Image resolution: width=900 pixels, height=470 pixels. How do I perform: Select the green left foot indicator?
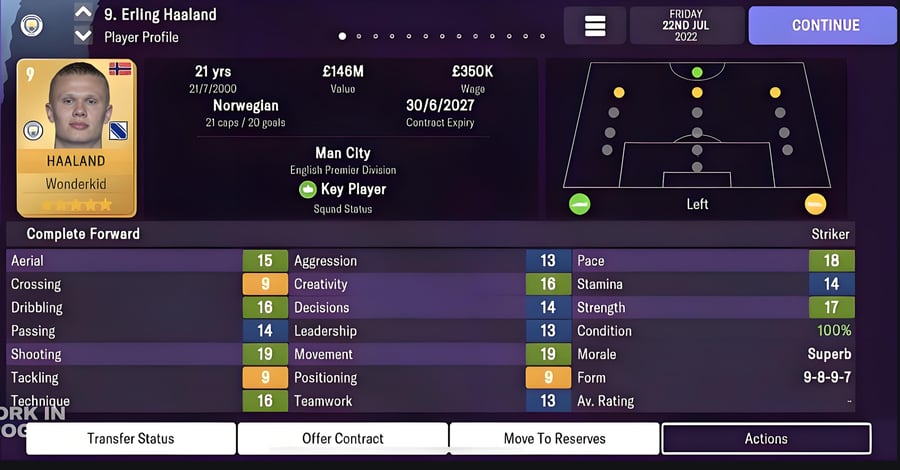coord(579,204)
